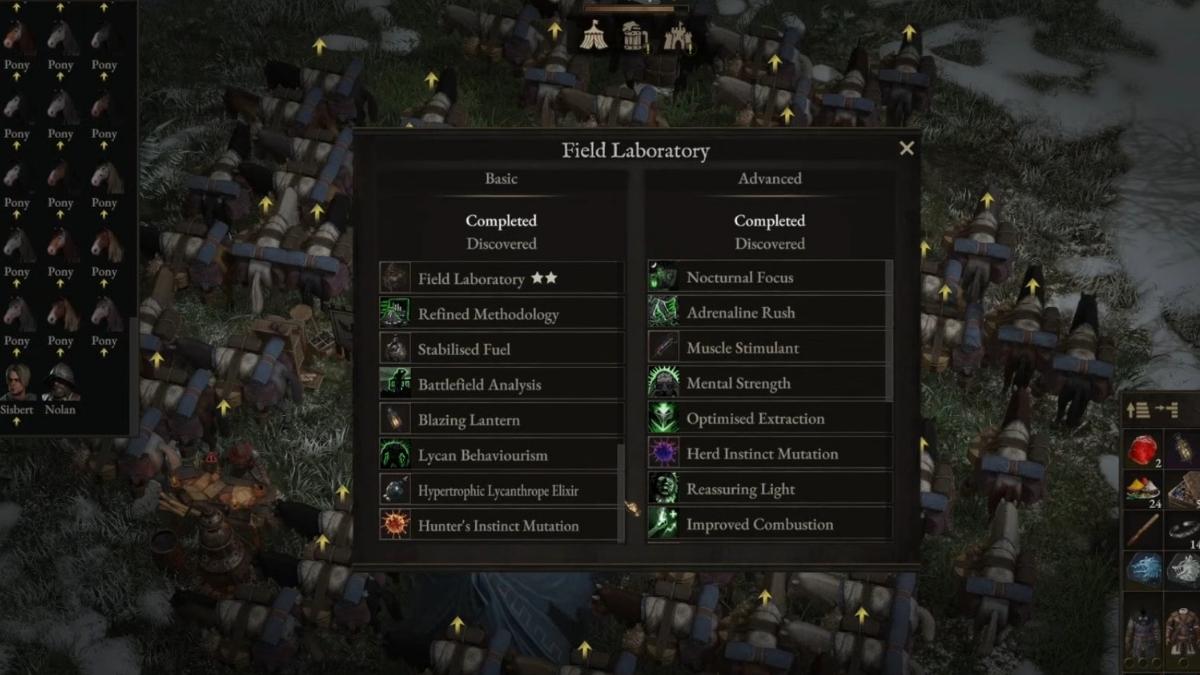Image resolution: width=1200 pixels, height=675 pixels.
Task: Choose the Mental Strength entry
Action: (x=767, y=383)
